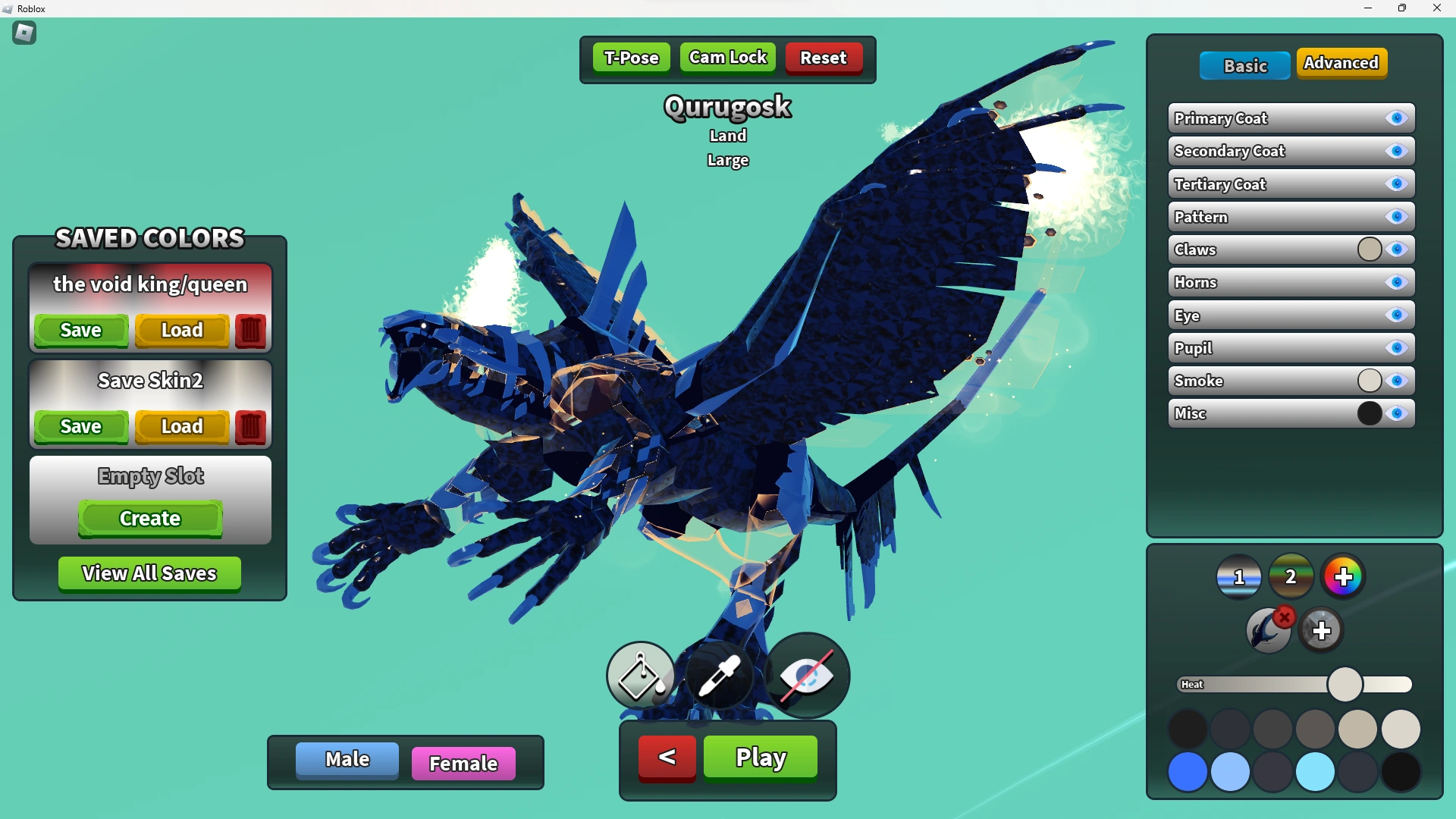Open View All Saves
1456x819 pixels.
pos(149,574)
